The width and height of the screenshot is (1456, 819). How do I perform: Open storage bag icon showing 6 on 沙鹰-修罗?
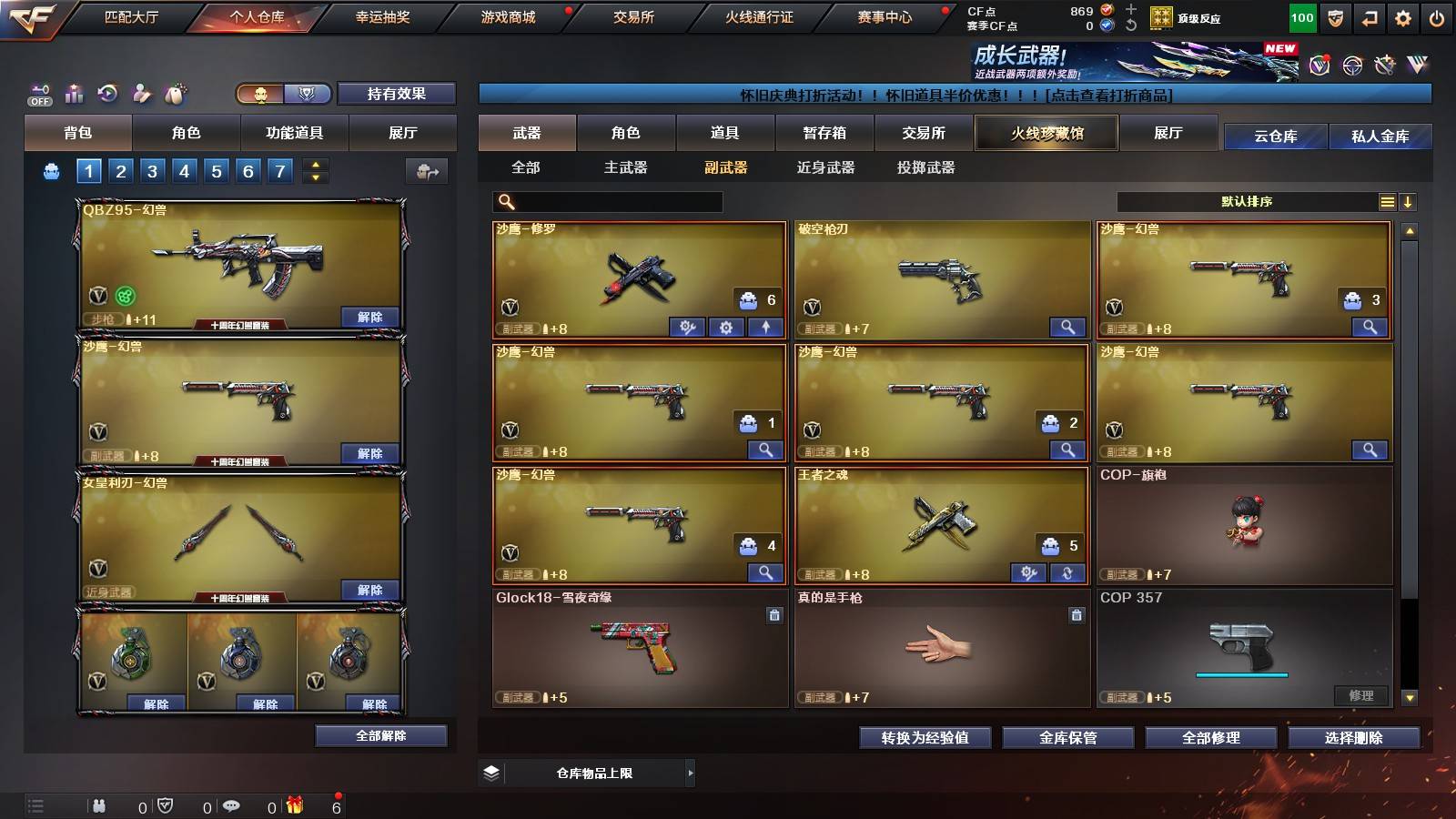point(748,301)
